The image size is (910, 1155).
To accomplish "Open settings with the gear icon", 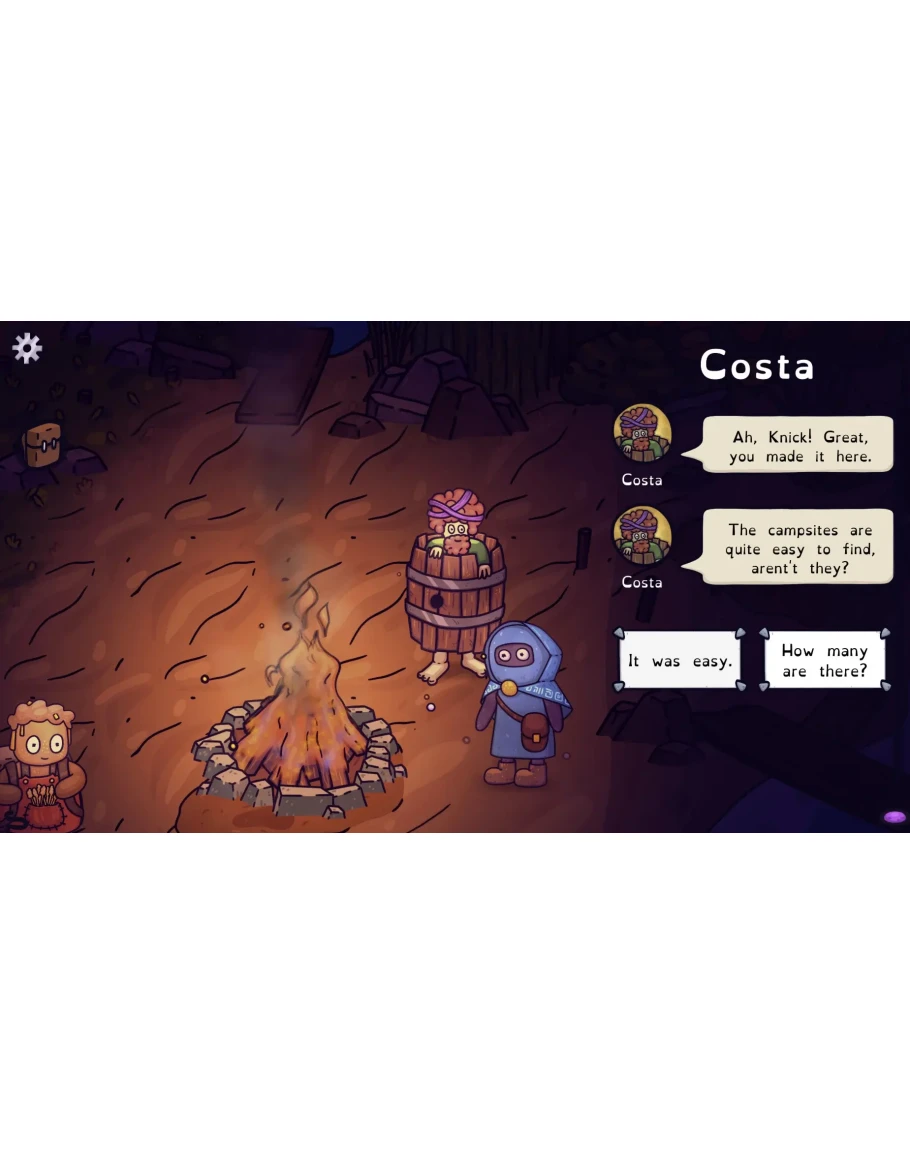I will (x=27, y=348).
